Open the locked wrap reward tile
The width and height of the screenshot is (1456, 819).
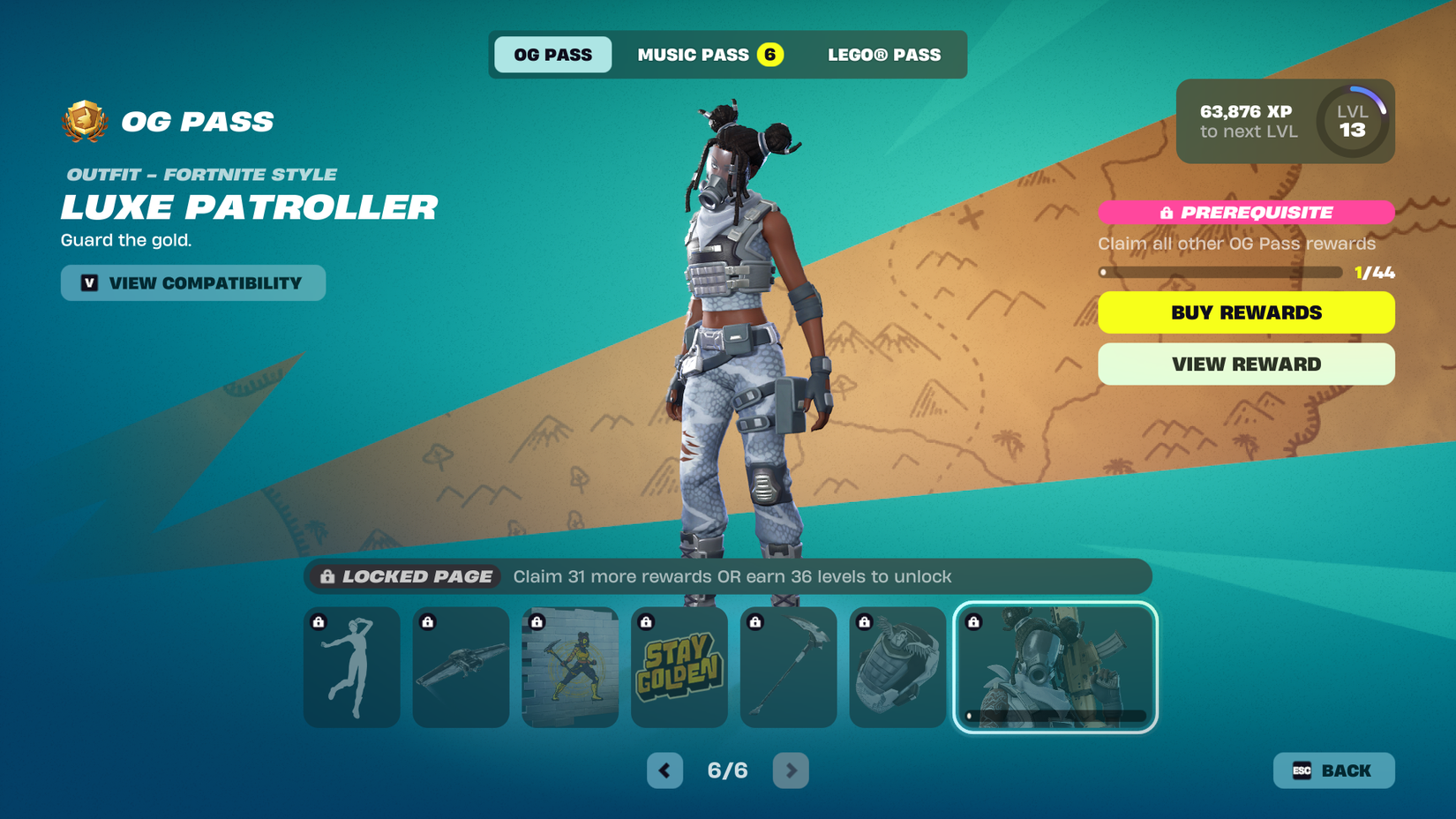tap(897, 667)
